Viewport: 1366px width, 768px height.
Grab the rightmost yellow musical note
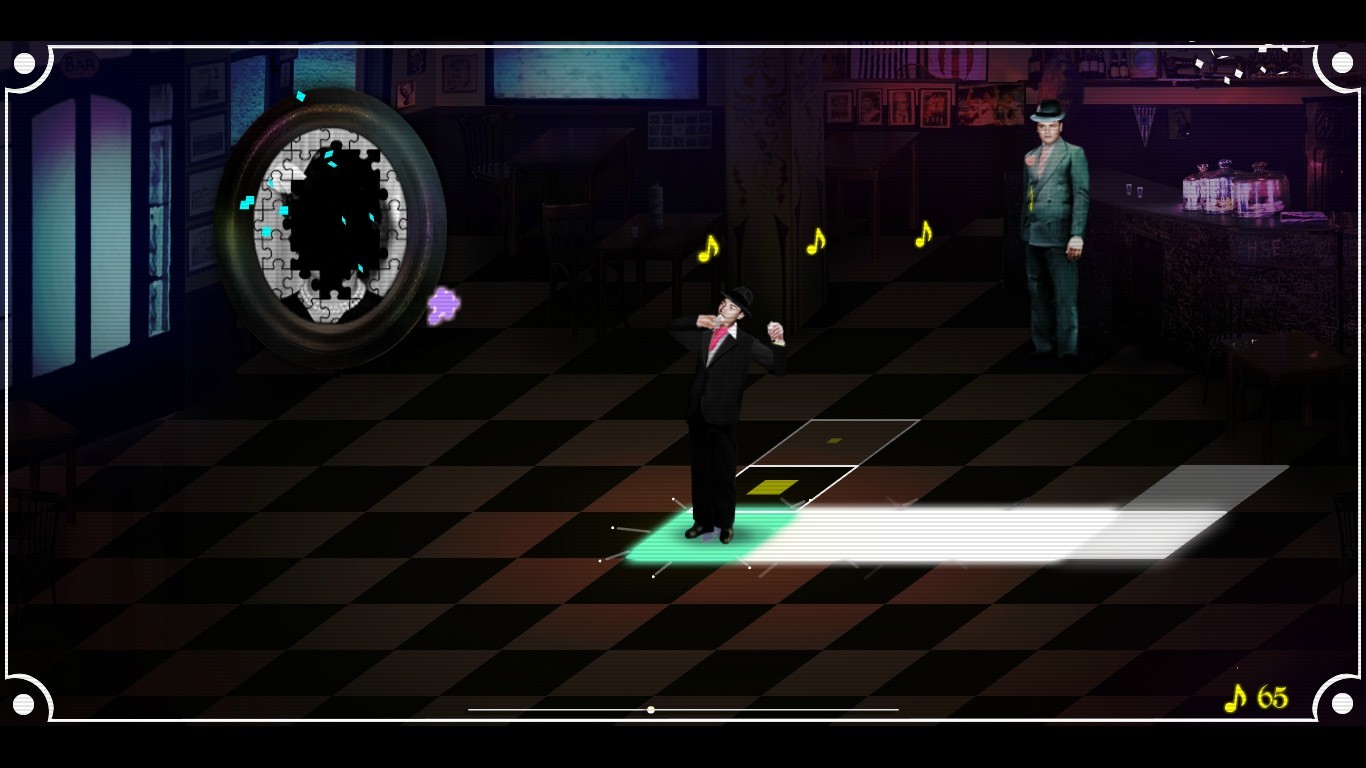(923, 235)
